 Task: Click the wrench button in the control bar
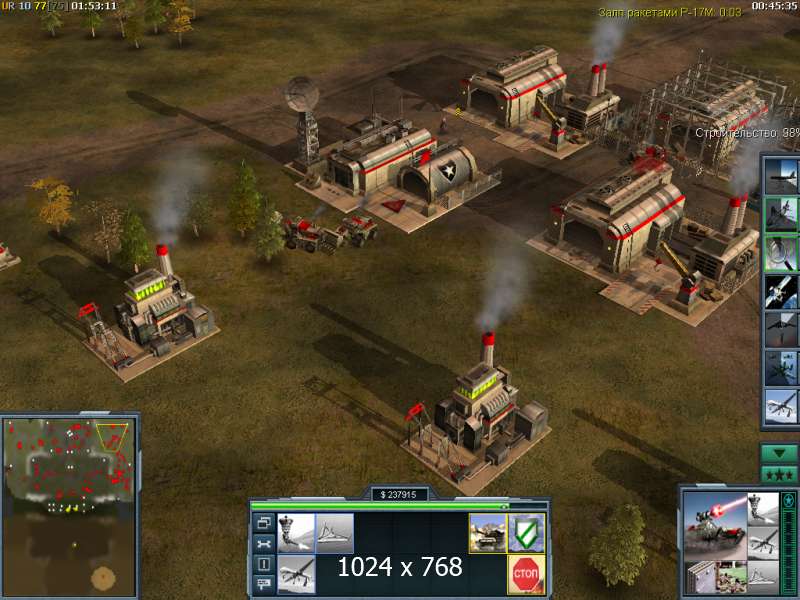[264, 543]
